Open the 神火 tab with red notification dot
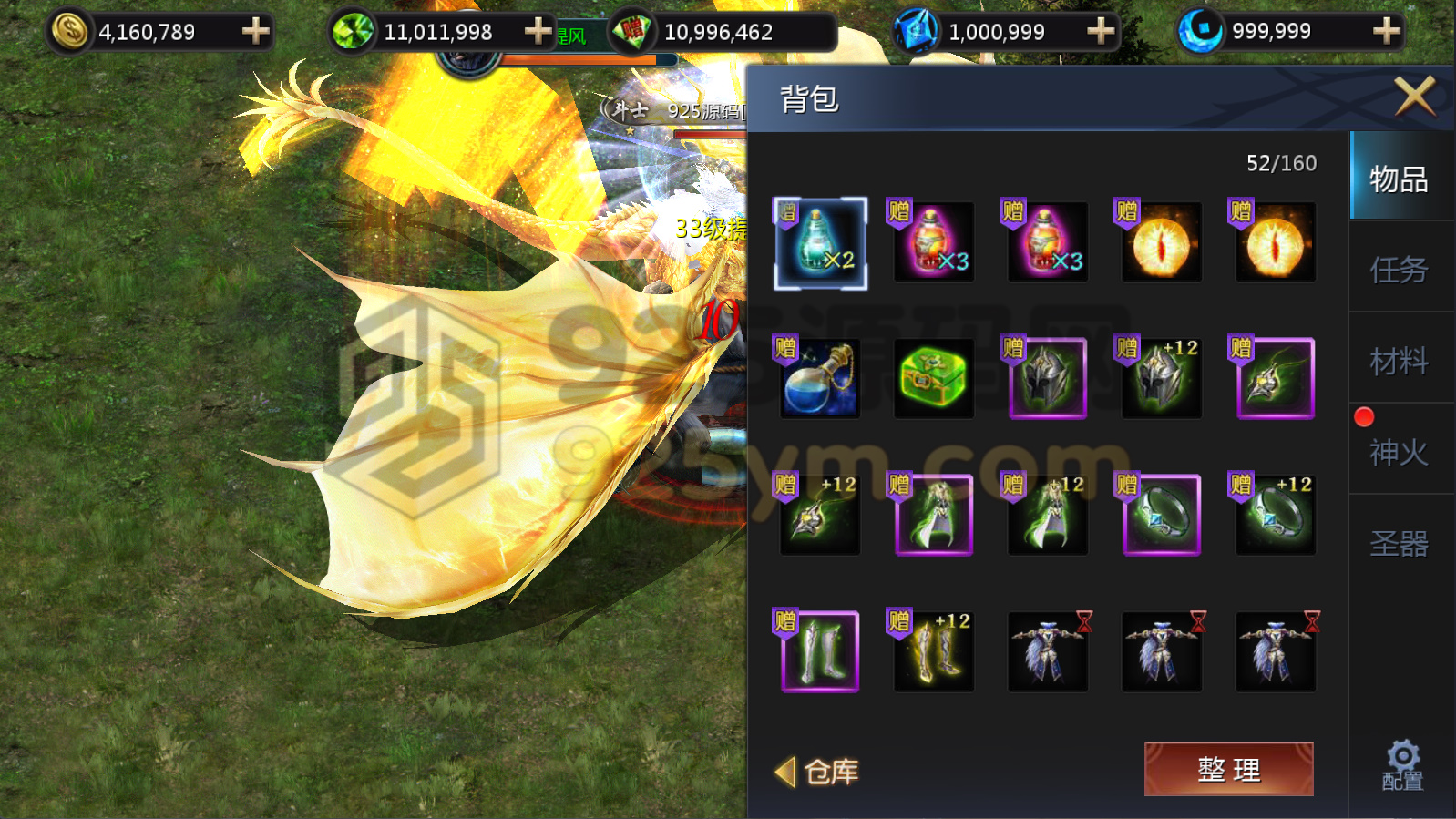The image size is (1456, 819). click(x=1397, y=453)
